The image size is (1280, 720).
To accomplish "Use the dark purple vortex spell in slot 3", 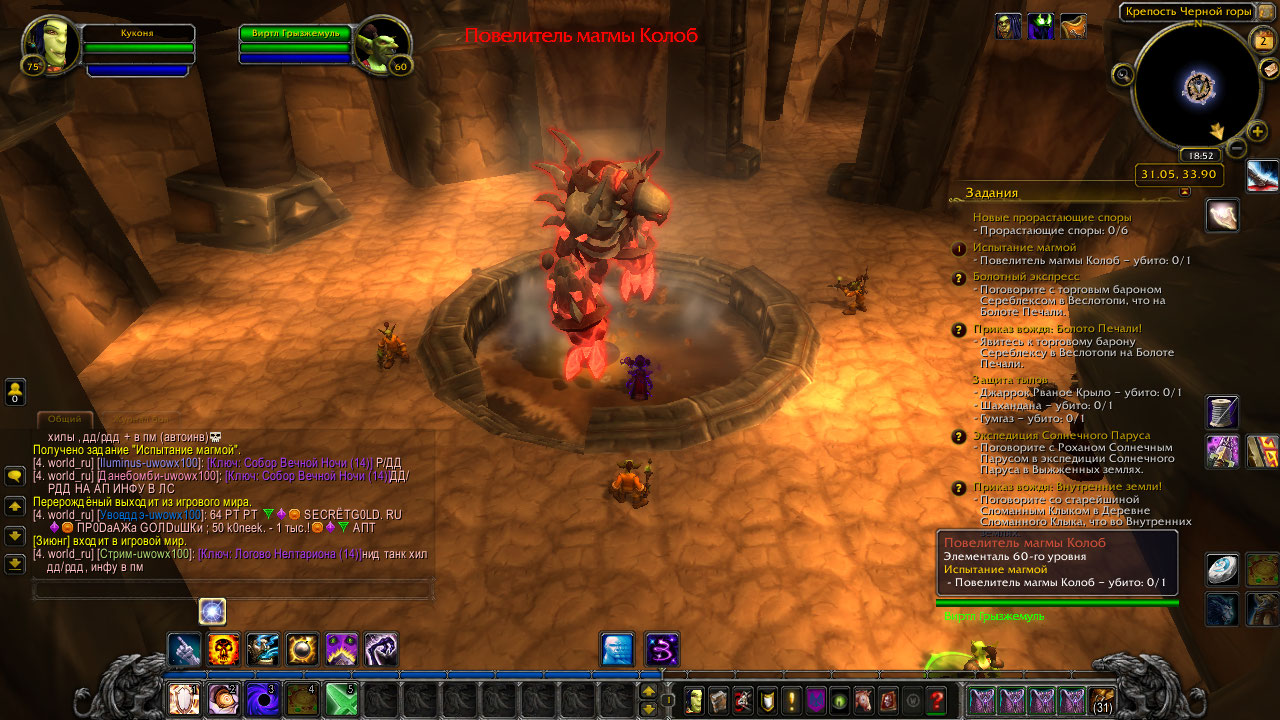I will (263, 698).
